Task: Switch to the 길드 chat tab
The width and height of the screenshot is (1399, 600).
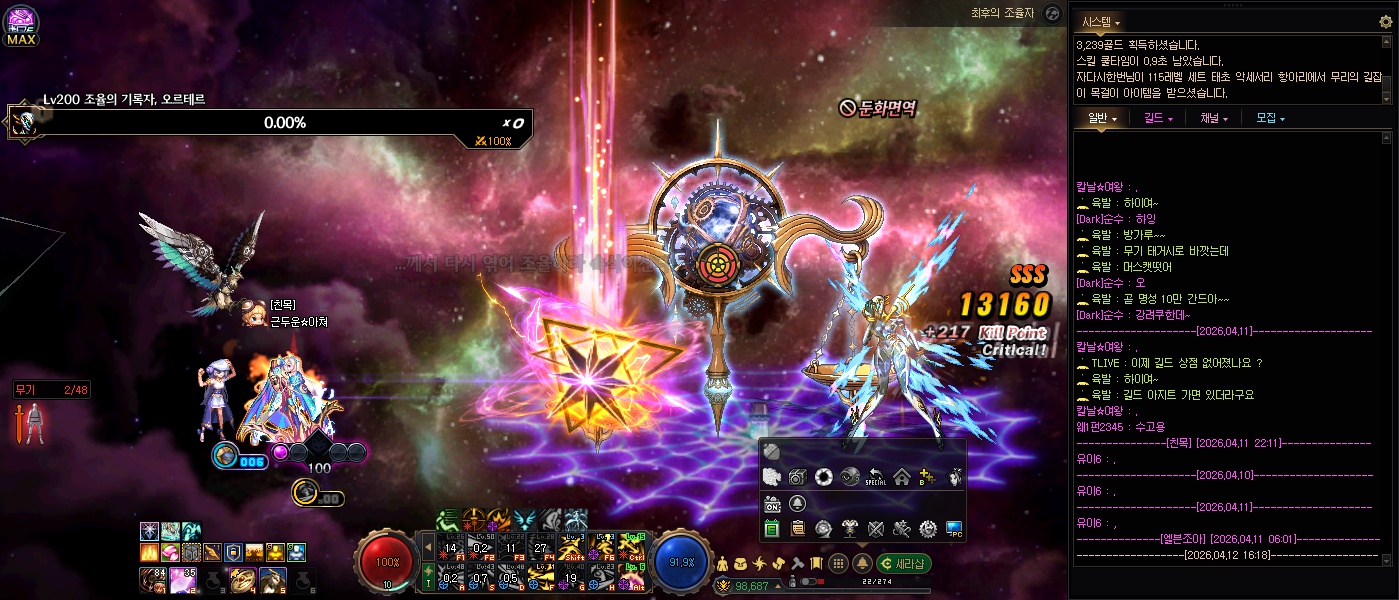Action: 1158,118
